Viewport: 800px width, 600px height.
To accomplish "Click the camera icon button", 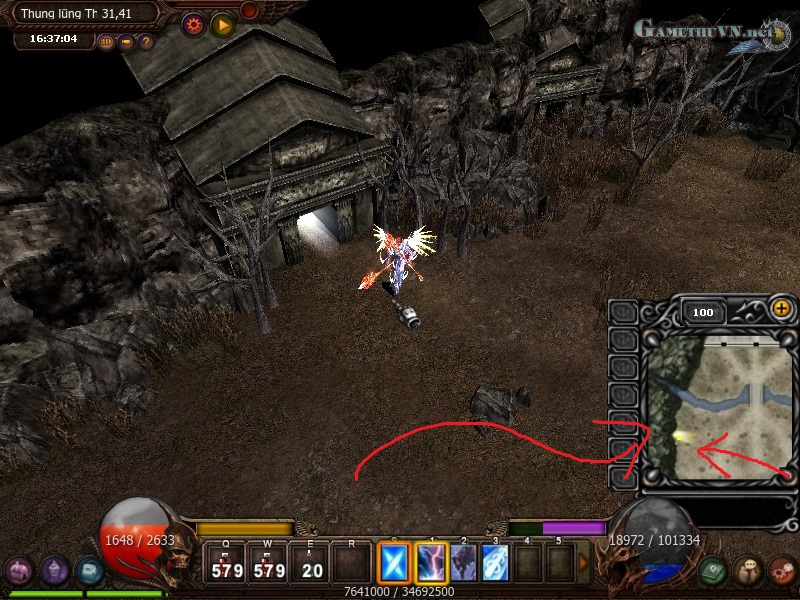I will tap(126, 42).
